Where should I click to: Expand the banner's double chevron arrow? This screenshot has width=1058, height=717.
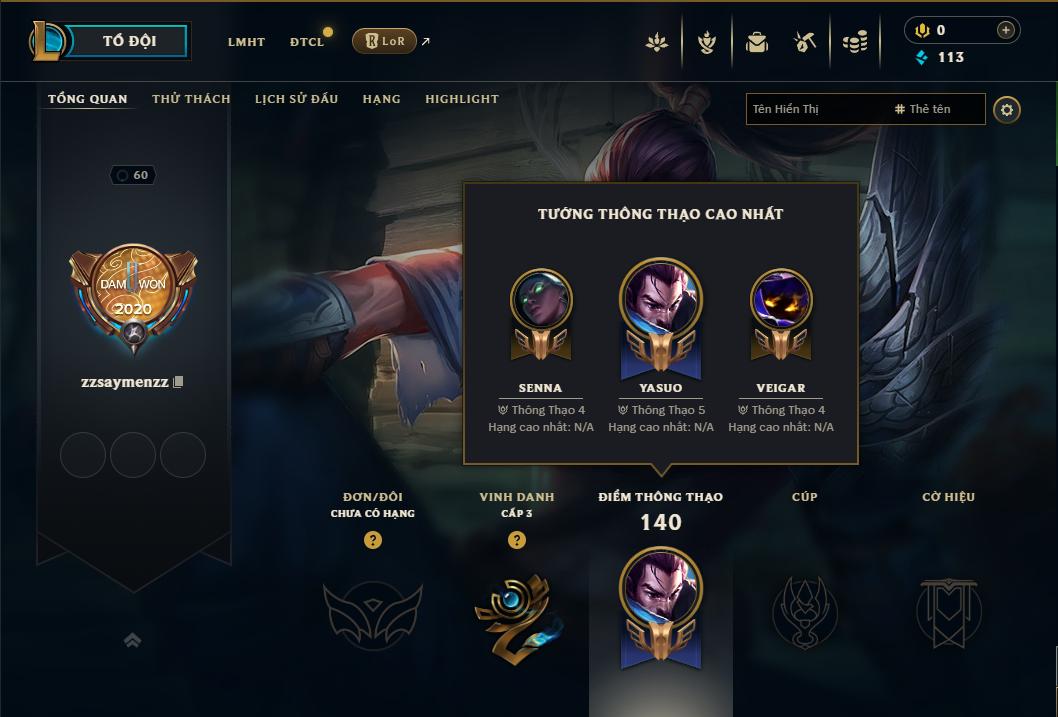pos(132,641)
